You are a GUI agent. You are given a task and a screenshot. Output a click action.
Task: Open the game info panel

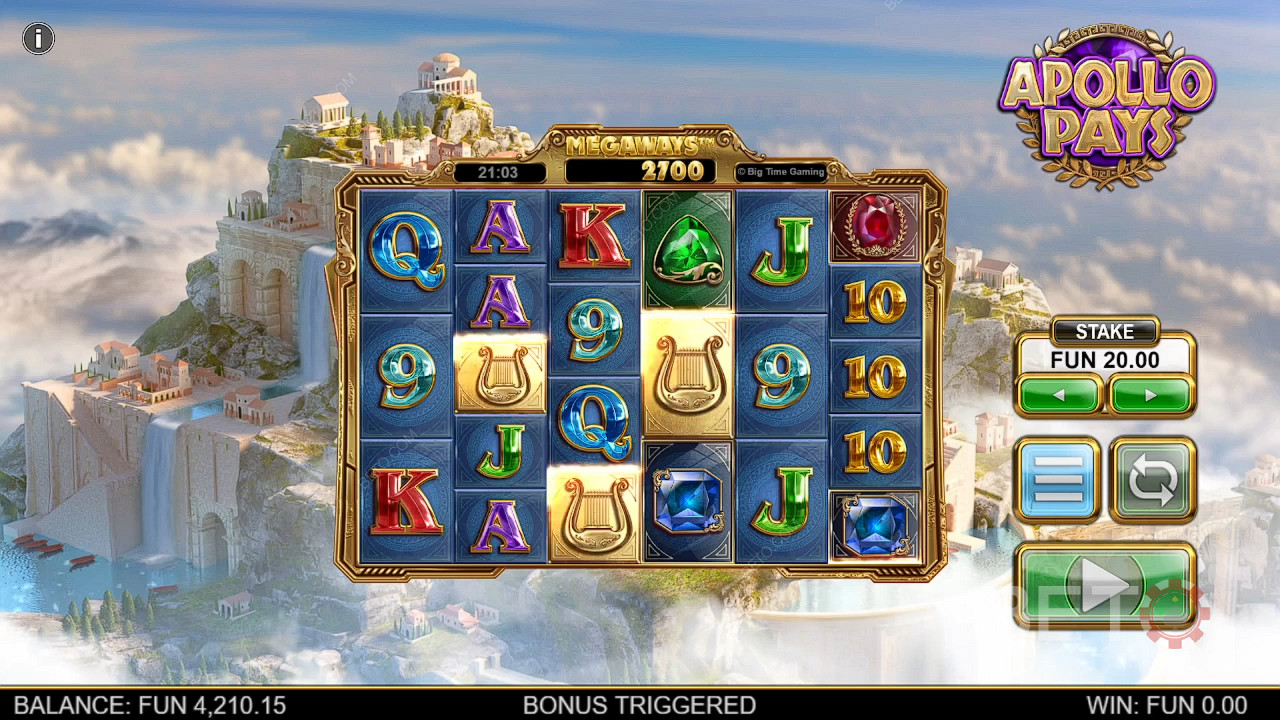coord(38,39)
